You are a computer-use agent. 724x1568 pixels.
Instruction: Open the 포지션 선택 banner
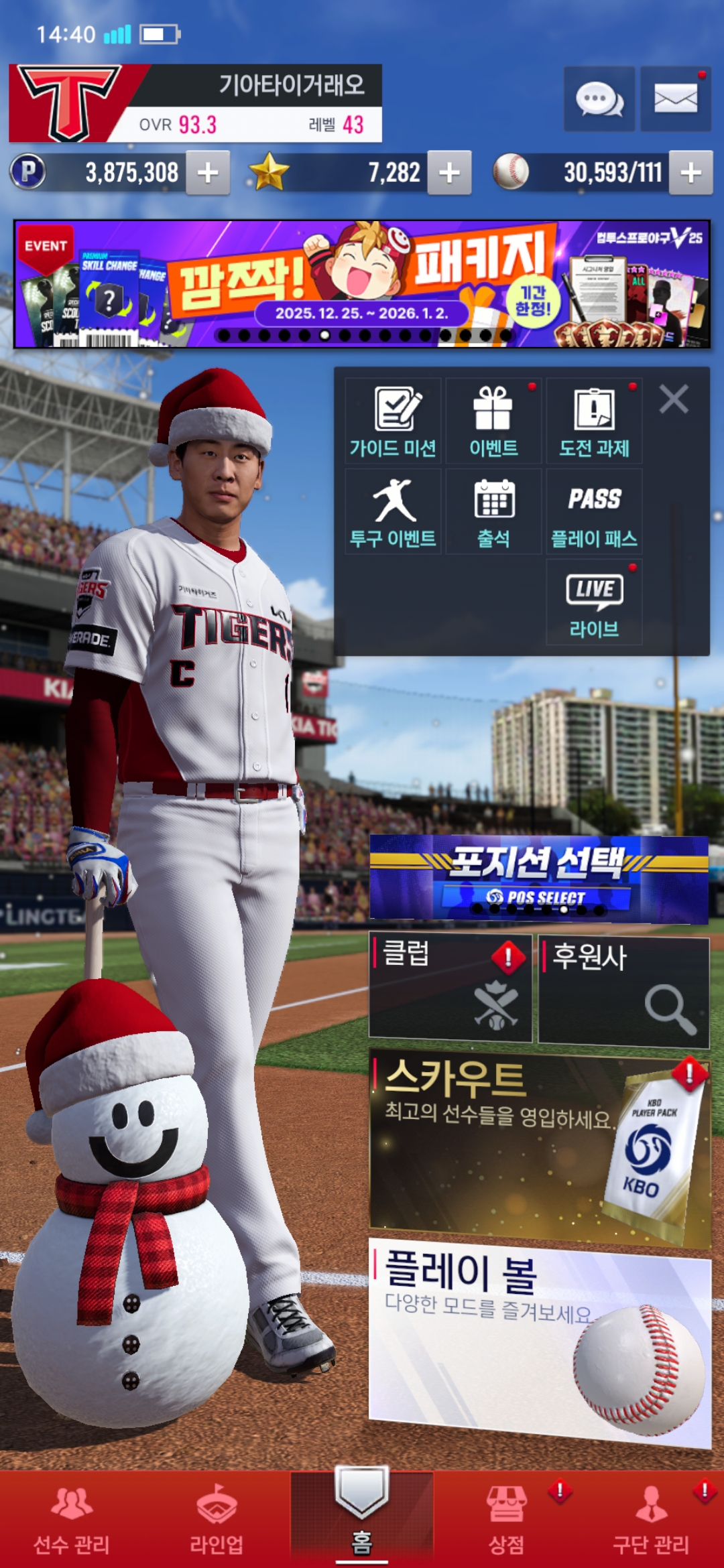(538, 876)
